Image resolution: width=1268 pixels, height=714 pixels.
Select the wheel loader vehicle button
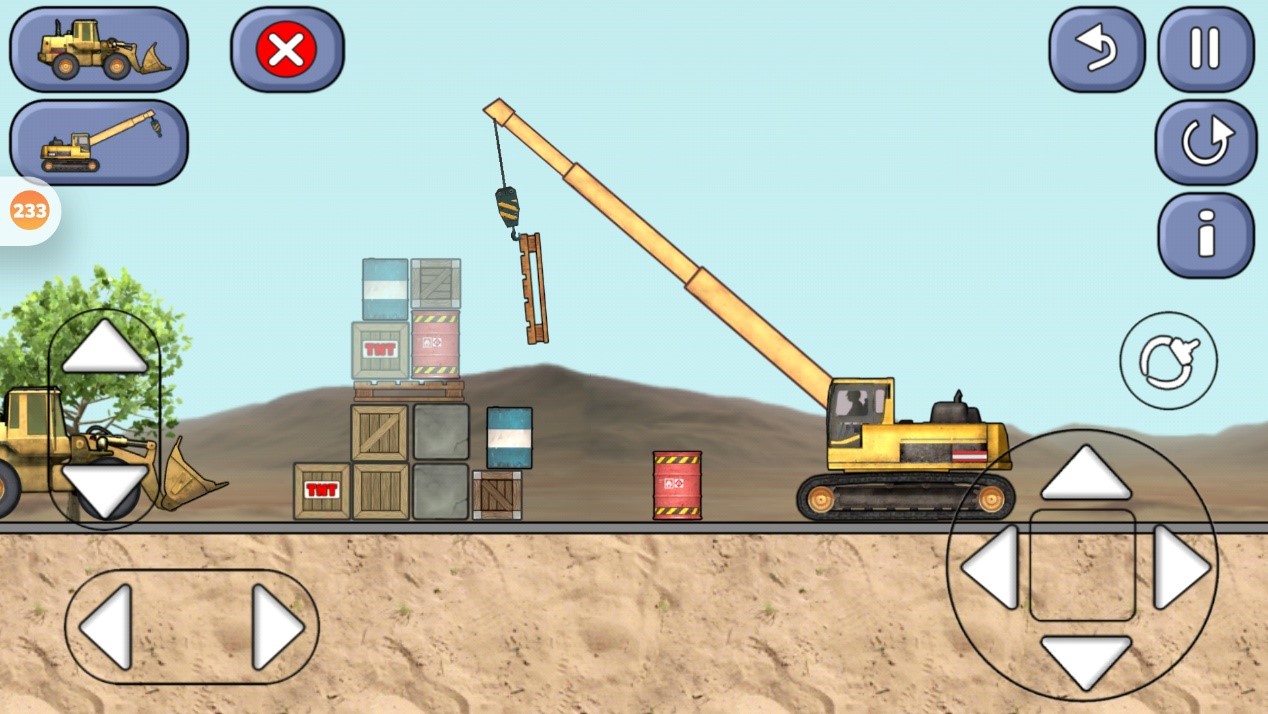(99, 49)
